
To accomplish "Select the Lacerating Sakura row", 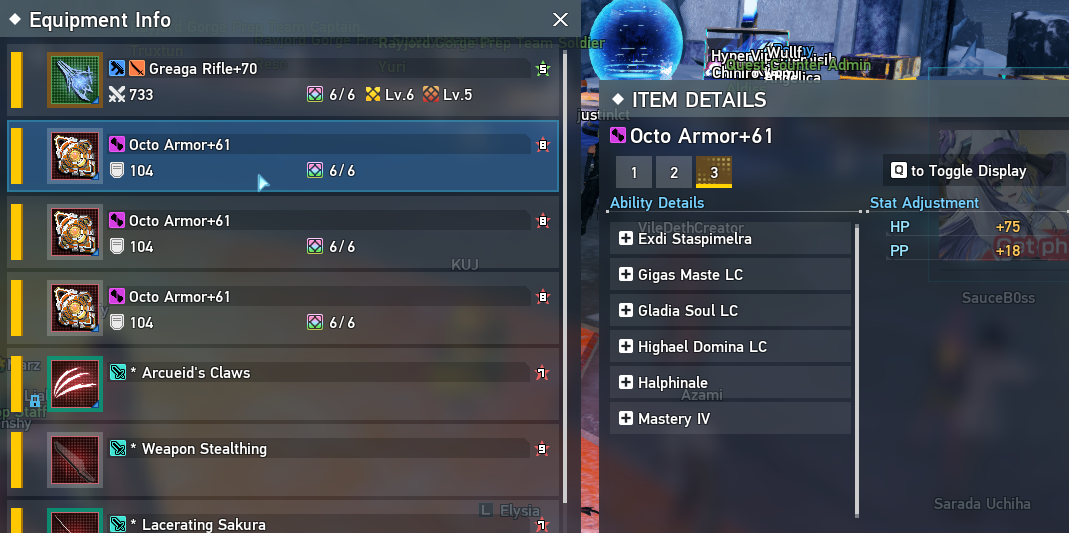I will (300, 522).
